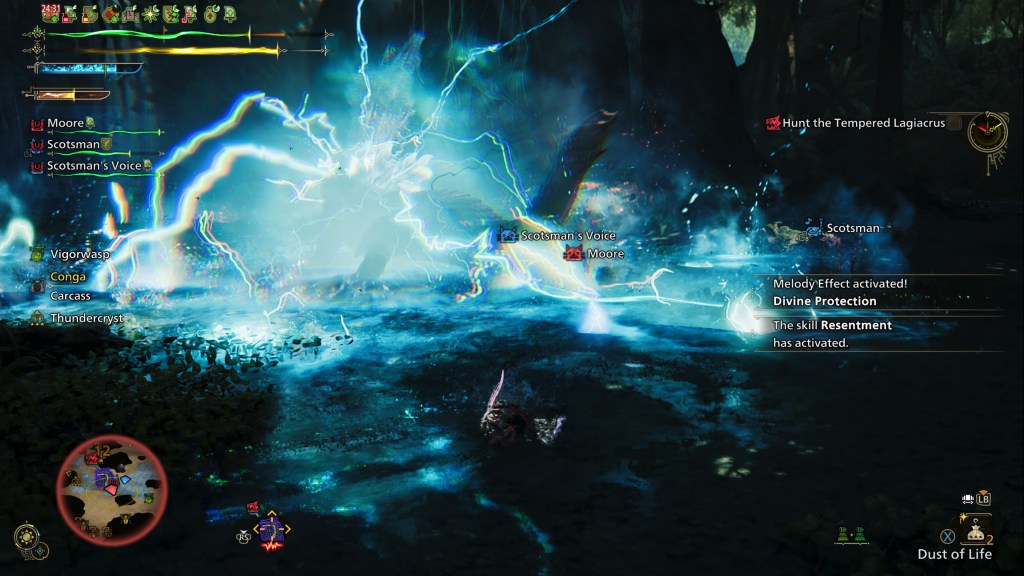Screen dimensions: 1024x576
Task: Select Scotsman in the party list
Action: tap(70, 145)
